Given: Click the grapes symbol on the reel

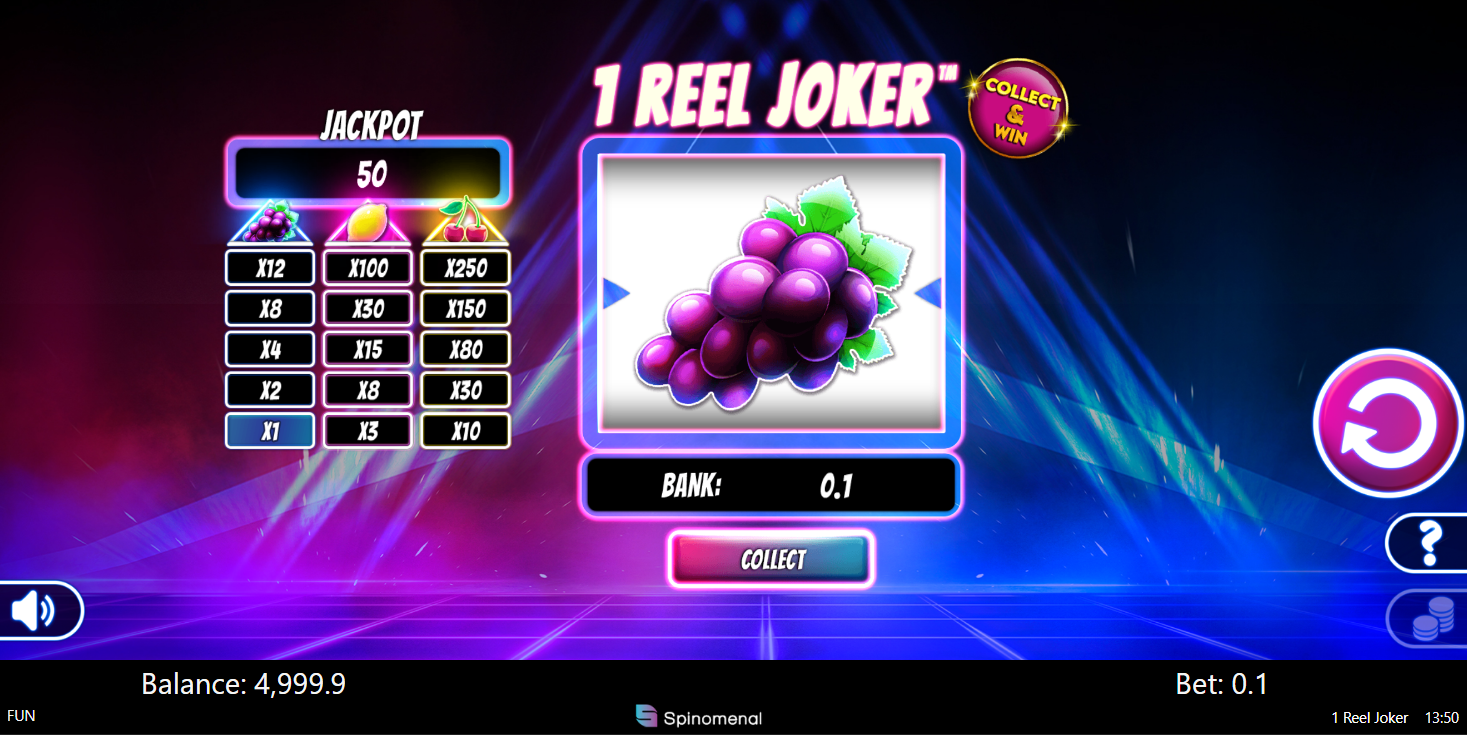Looking at the screenshot, I should [770, 300].
